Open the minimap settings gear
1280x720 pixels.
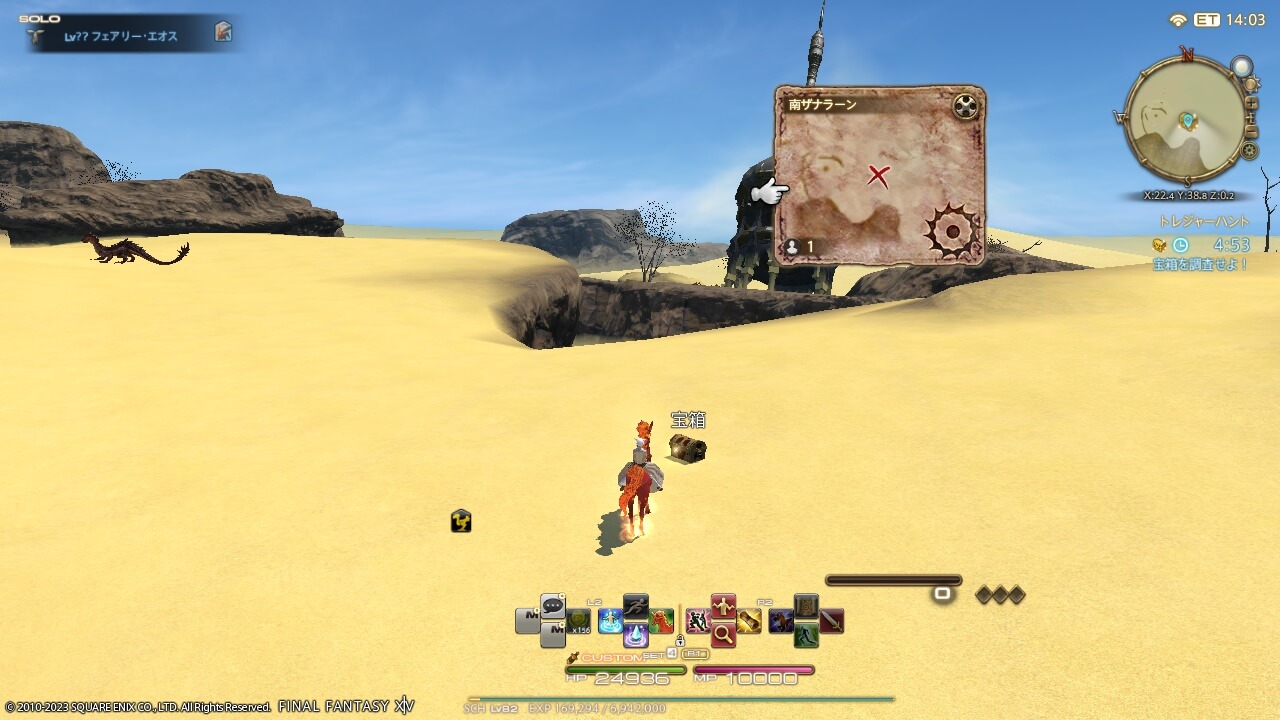click(x=1249, y=149)
